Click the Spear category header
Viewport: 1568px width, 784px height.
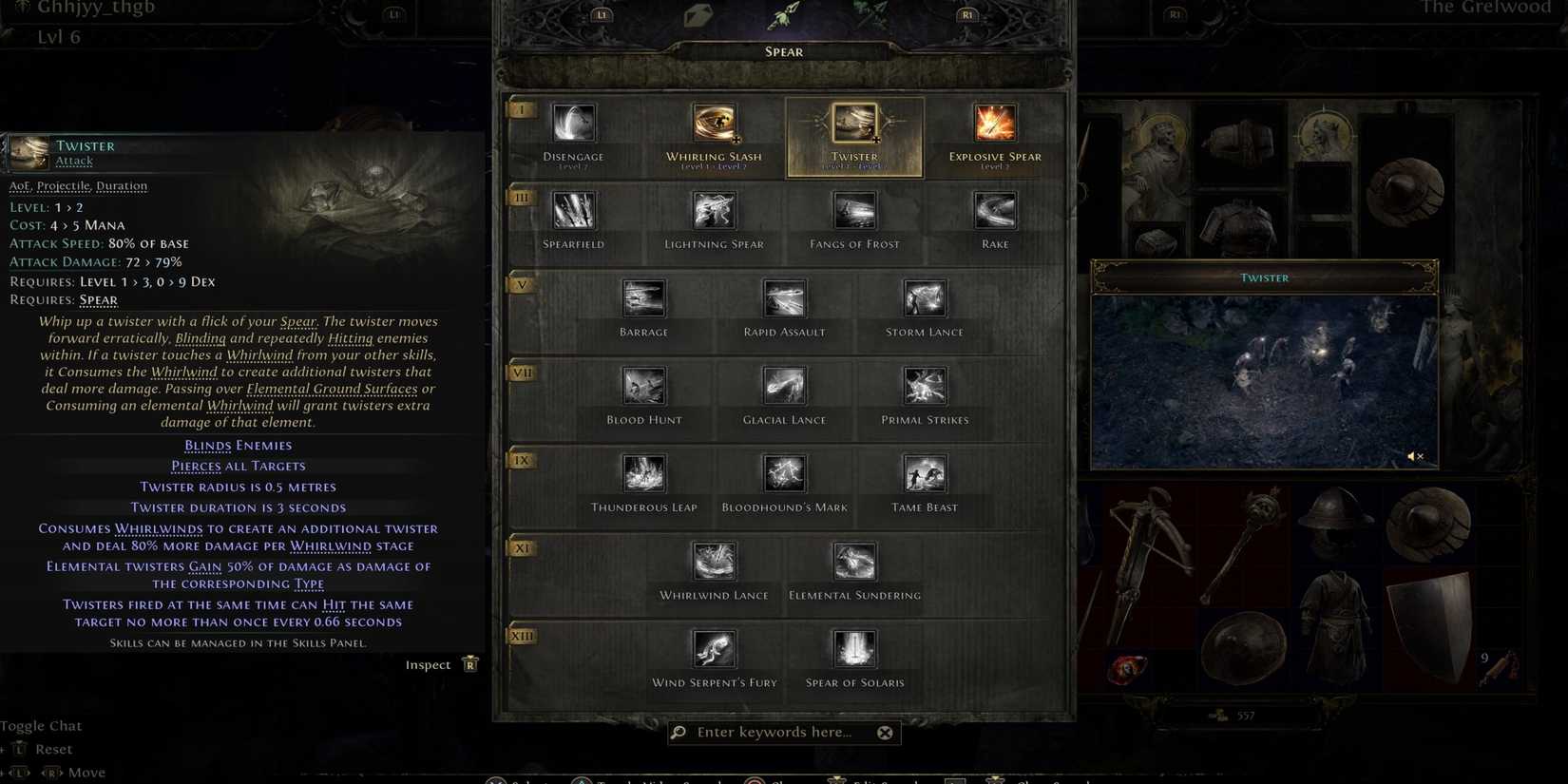tap(783, 51)
